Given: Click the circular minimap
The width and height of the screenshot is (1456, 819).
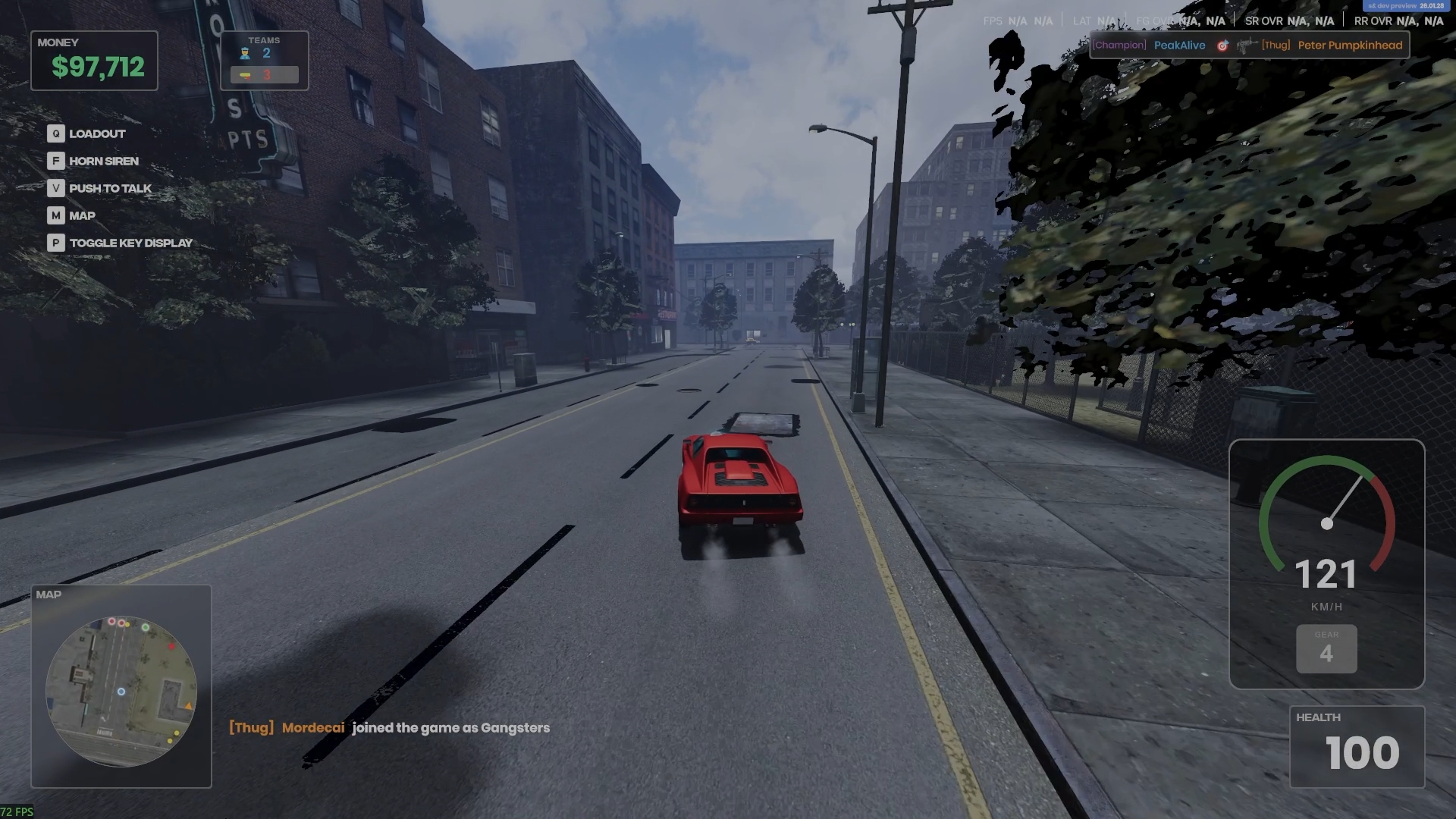Looking at the screenshot, I should [121, 691].
